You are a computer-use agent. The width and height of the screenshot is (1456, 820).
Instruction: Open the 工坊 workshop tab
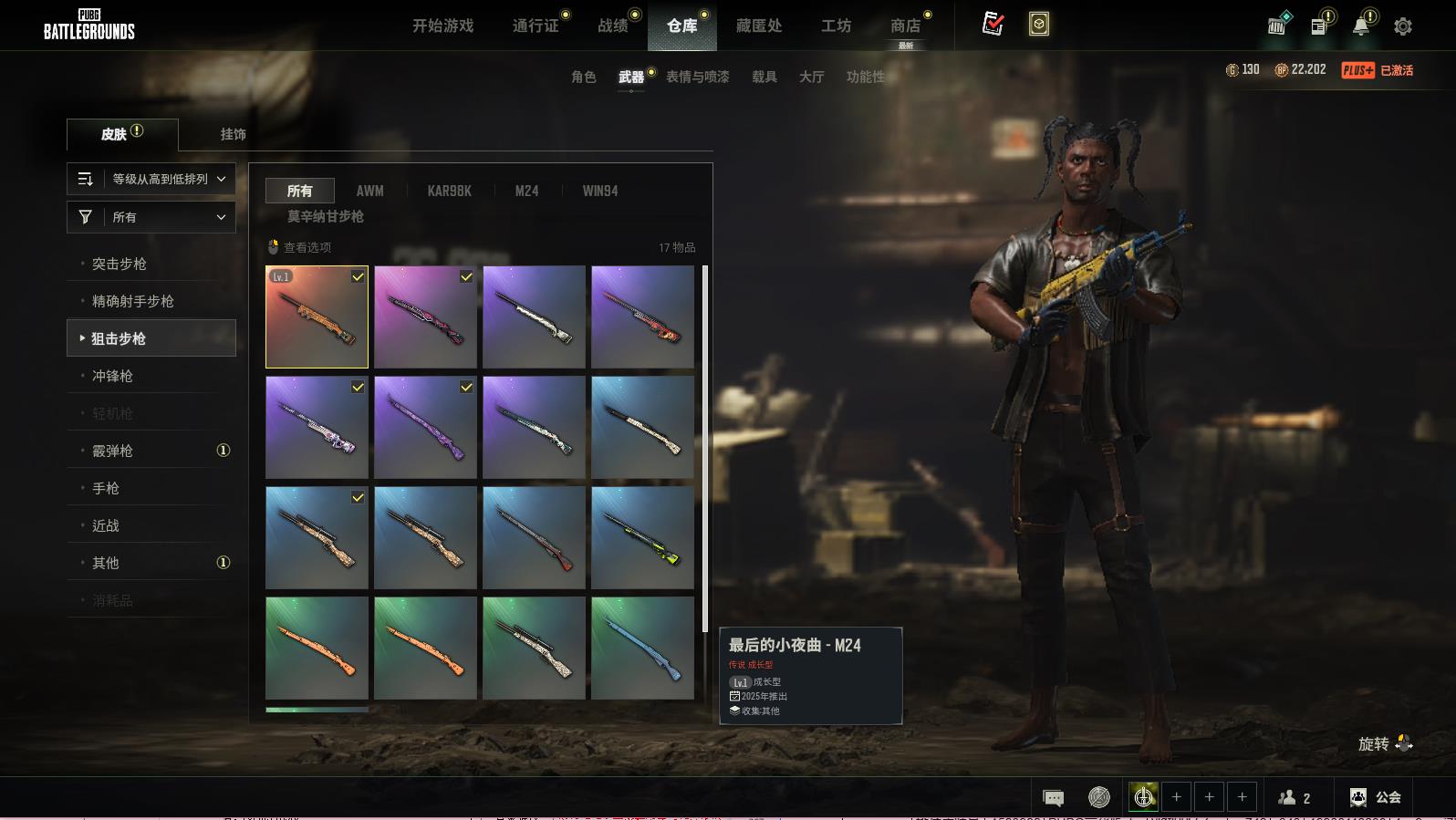[x=836, y=26]
